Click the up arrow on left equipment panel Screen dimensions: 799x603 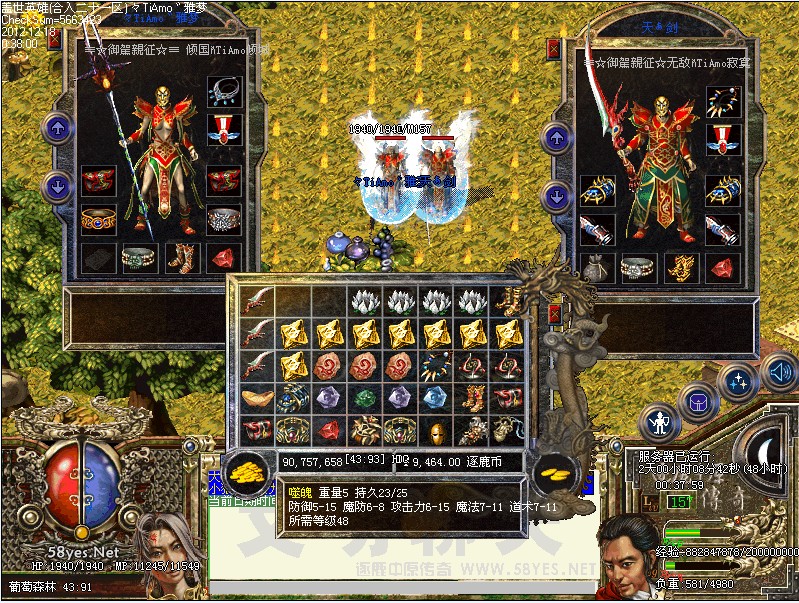pyautogui.click(x=57, y=128)
